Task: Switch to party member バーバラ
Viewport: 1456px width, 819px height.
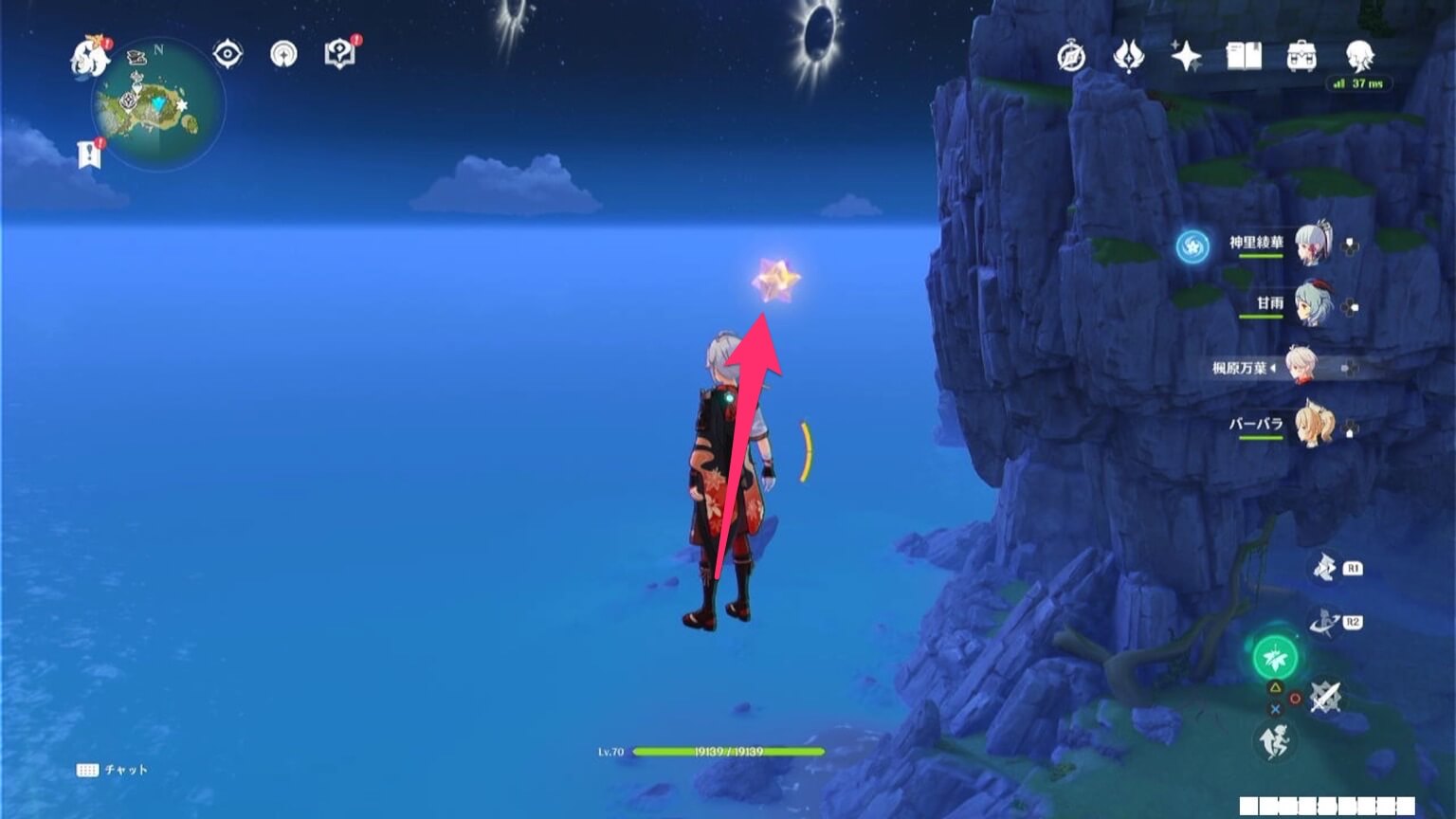Action: pos(1312,427)
